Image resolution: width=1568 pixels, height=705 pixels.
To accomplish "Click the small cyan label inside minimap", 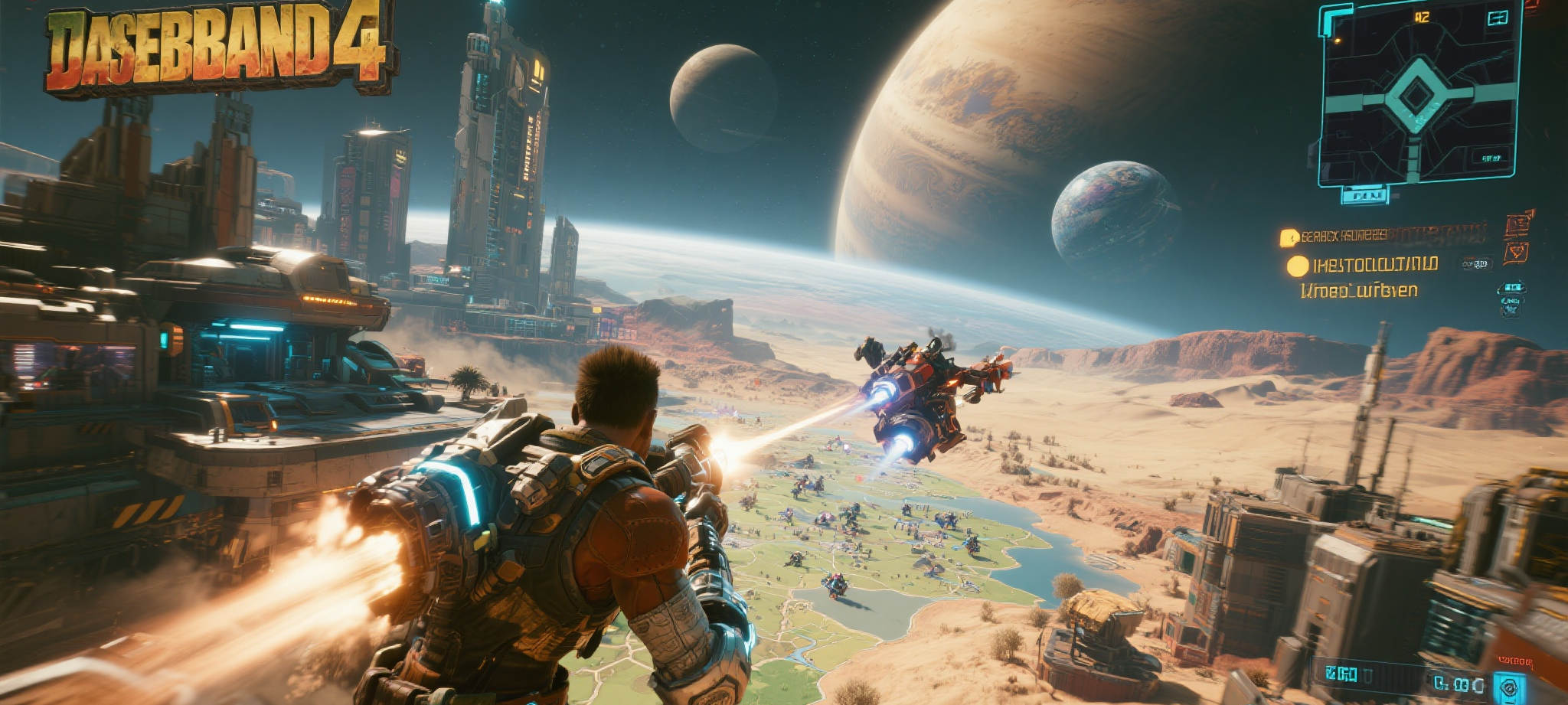I will click(x=1490, y=158).
